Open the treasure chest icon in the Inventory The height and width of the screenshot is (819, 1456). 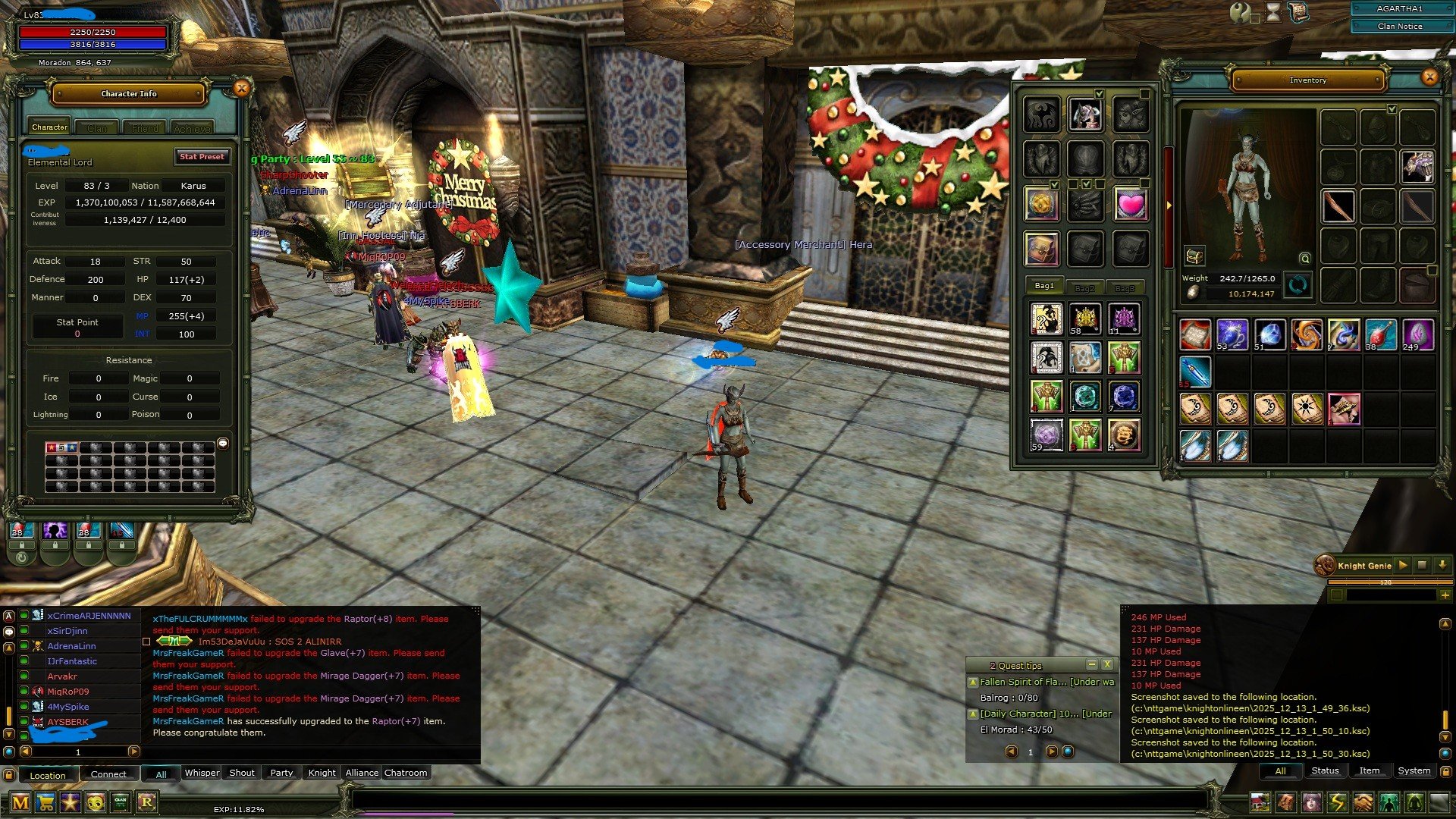pos(1196,256)
